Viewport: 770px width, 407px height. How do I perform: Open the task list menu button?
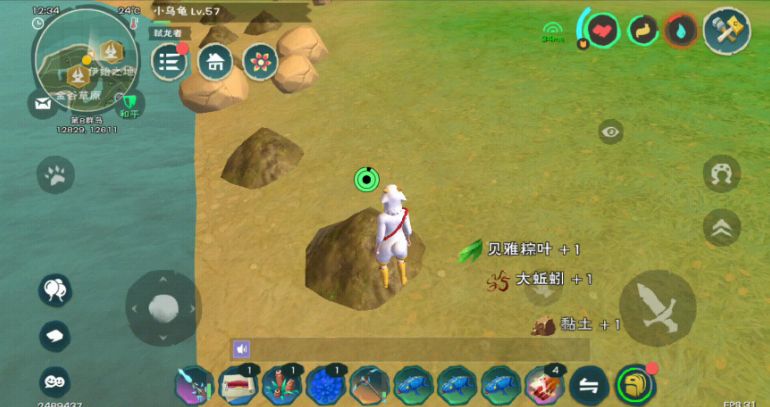tap(169, 62)
